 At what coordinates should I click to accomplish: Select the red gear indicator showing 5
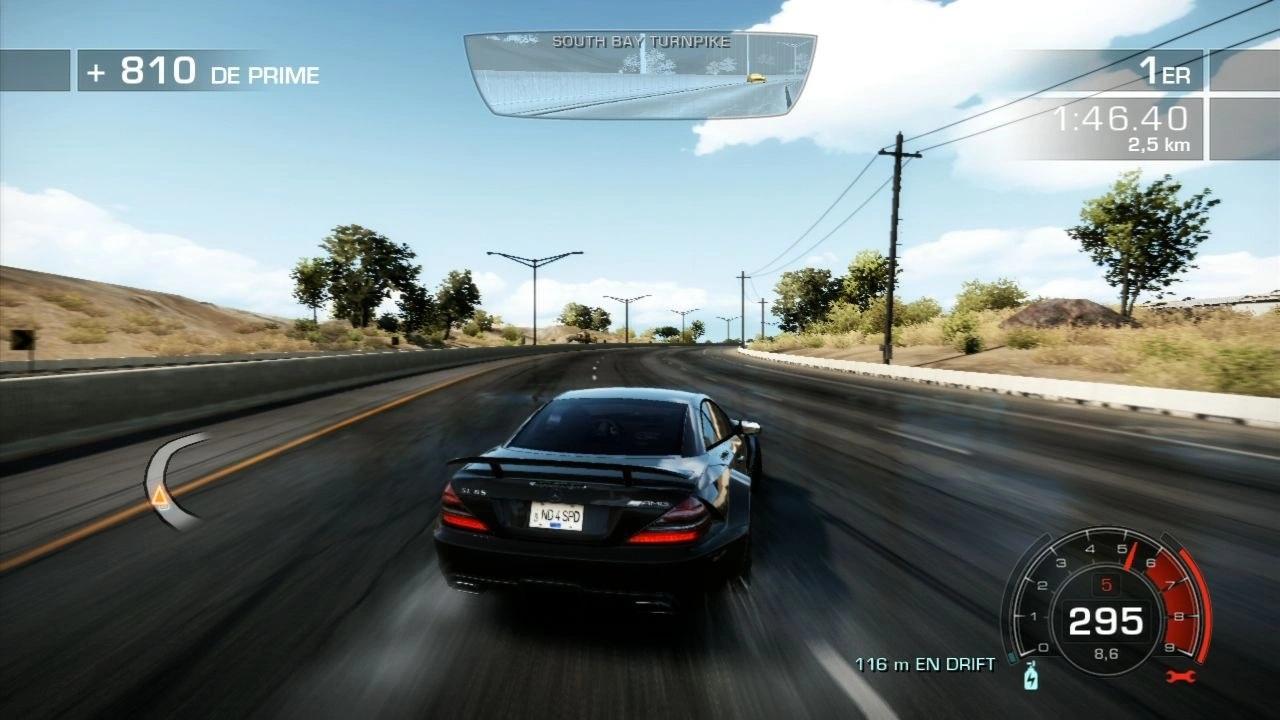1107,584
